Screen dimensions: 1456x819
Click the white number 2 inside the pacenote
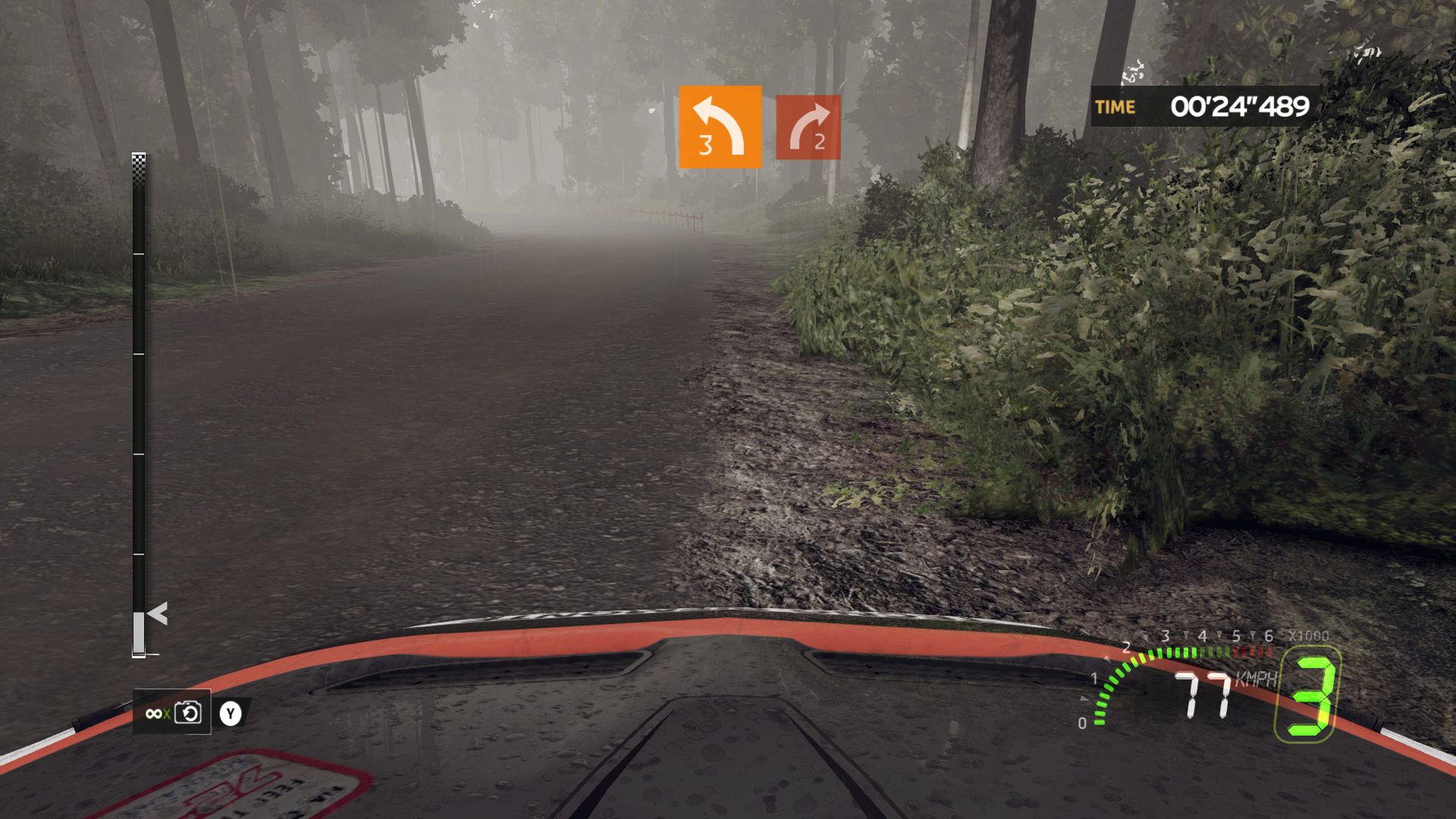coord(821,143)
